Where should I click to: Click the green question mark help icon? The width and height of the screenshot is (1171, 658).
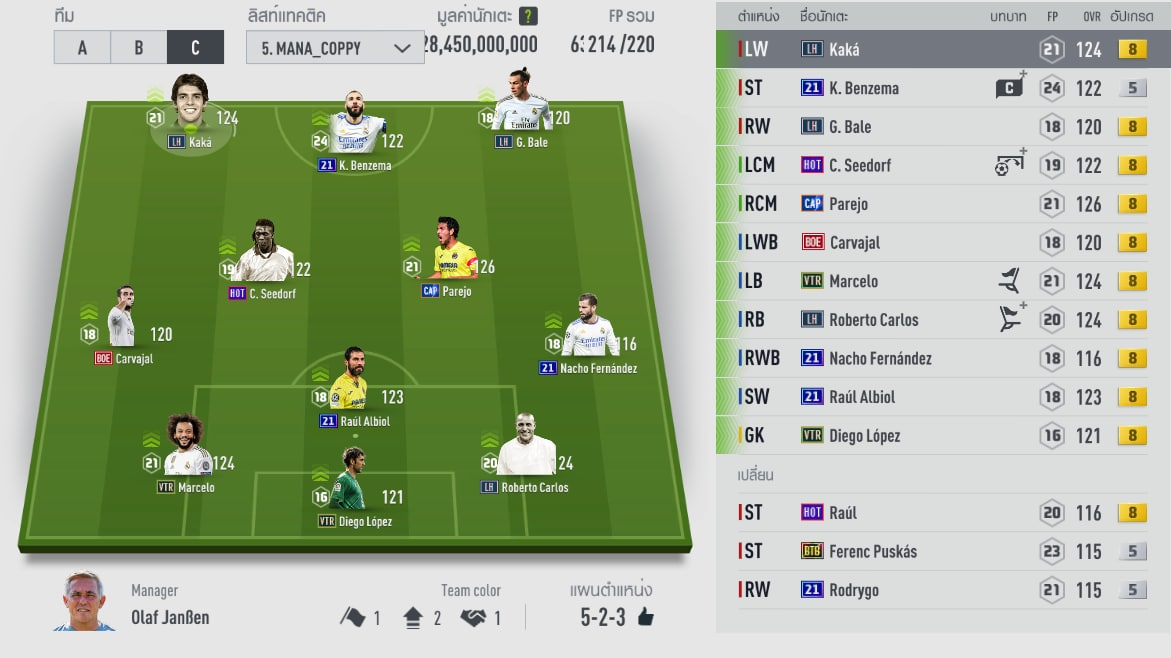pyautogui.click(x=528, y=16)
